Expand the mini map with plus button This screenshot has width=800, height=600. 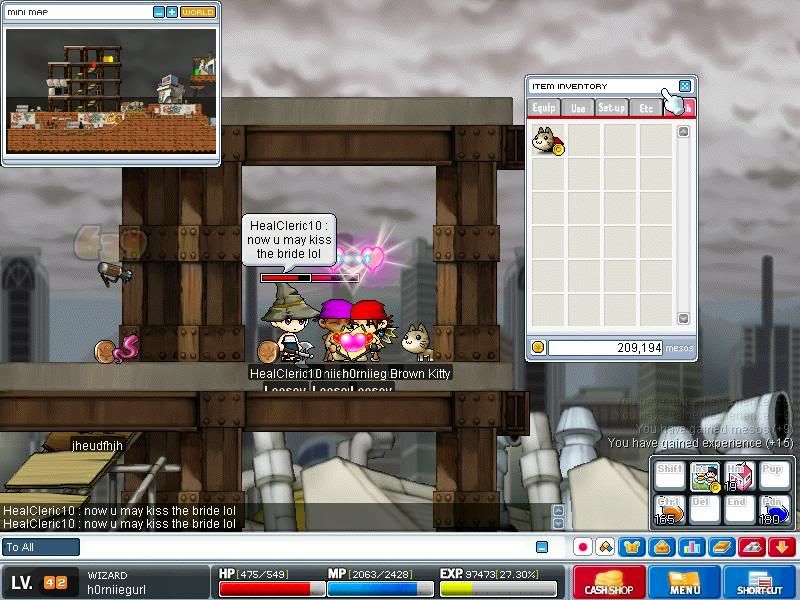[x=172, y=12]
